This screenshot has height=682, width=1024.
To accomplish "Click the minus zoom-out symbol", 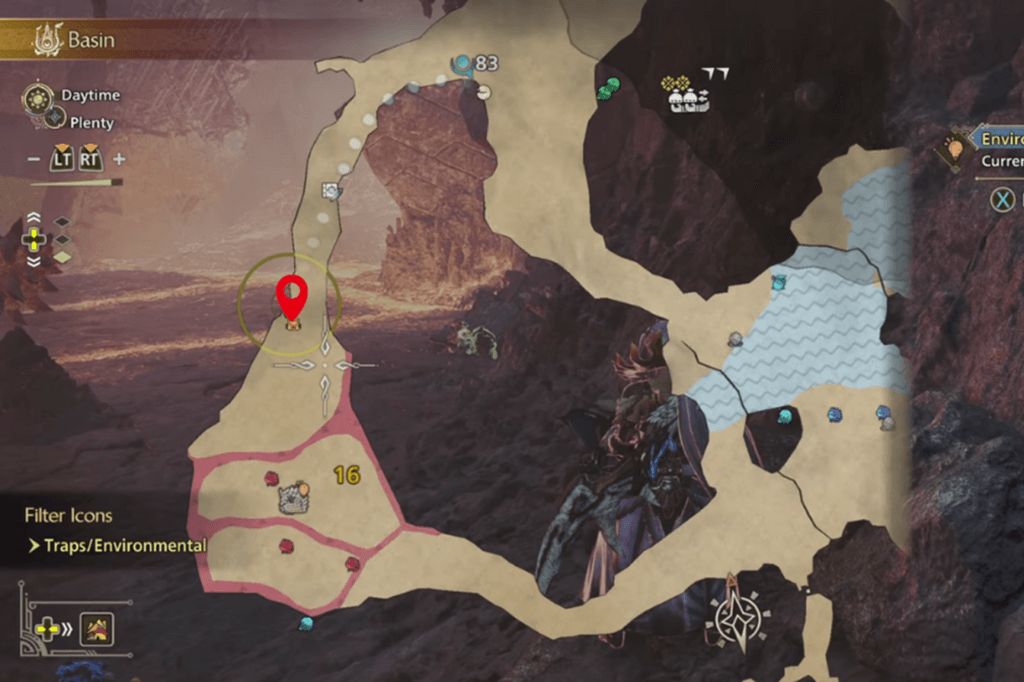I will 34,159.
